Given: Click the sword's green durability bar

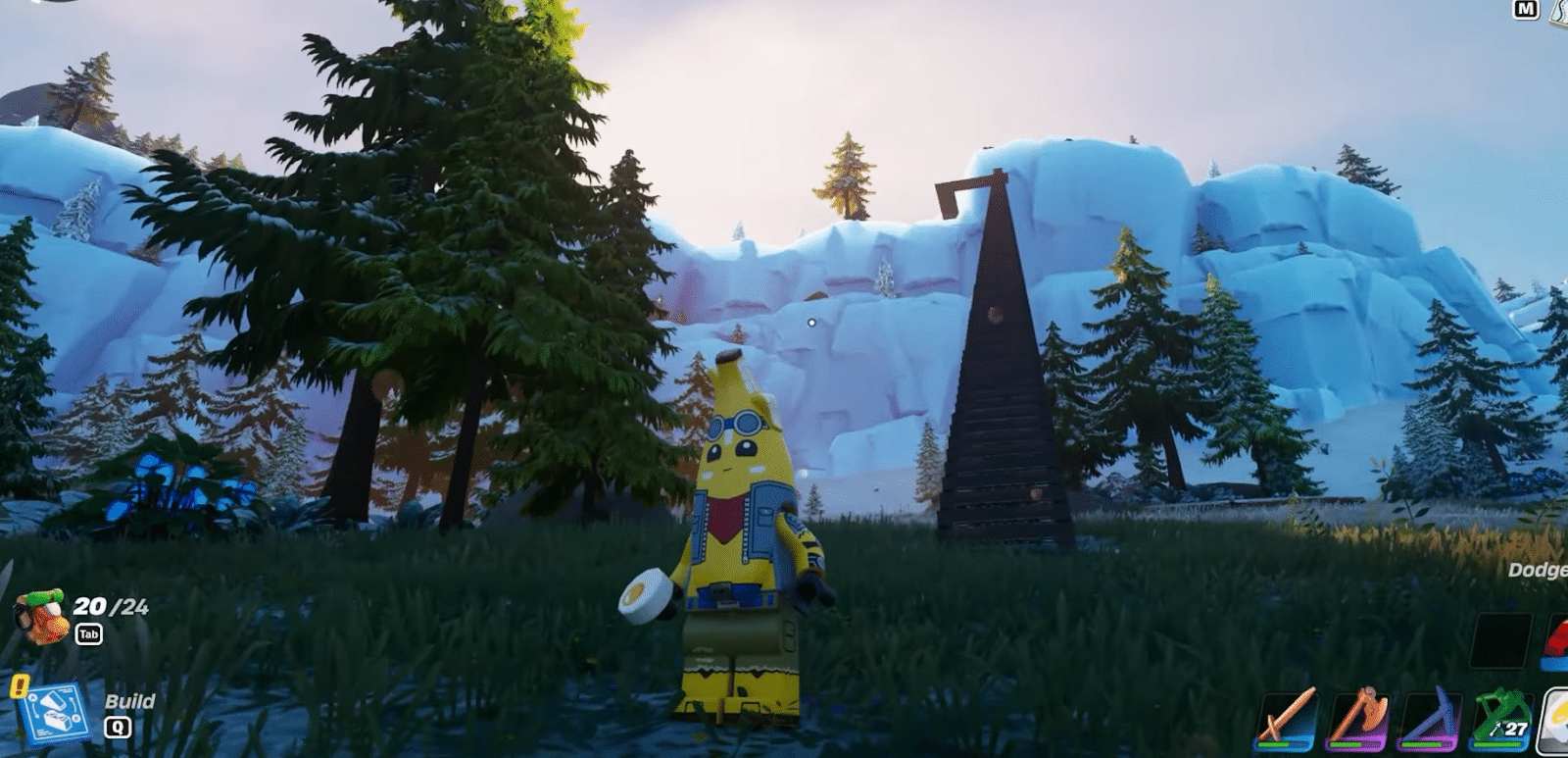Looking at the screenshot, I should click(x=1276, y=744).
